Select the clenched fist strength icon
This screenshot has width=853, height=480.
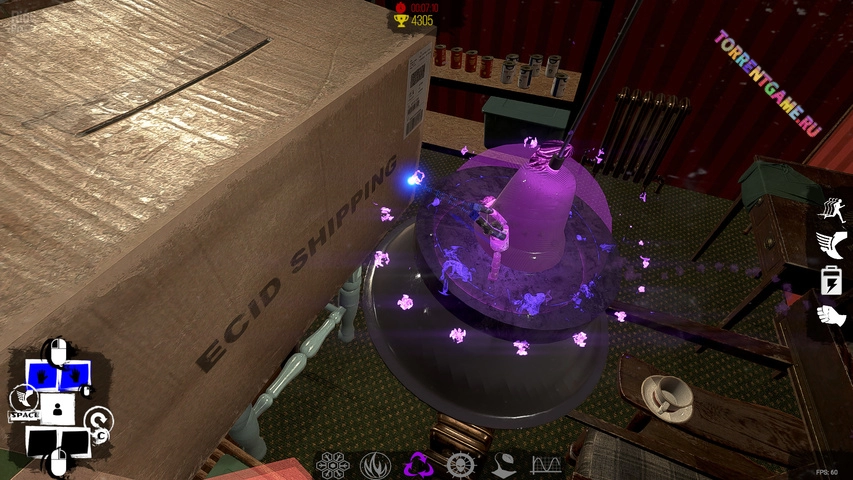[831, 315]
